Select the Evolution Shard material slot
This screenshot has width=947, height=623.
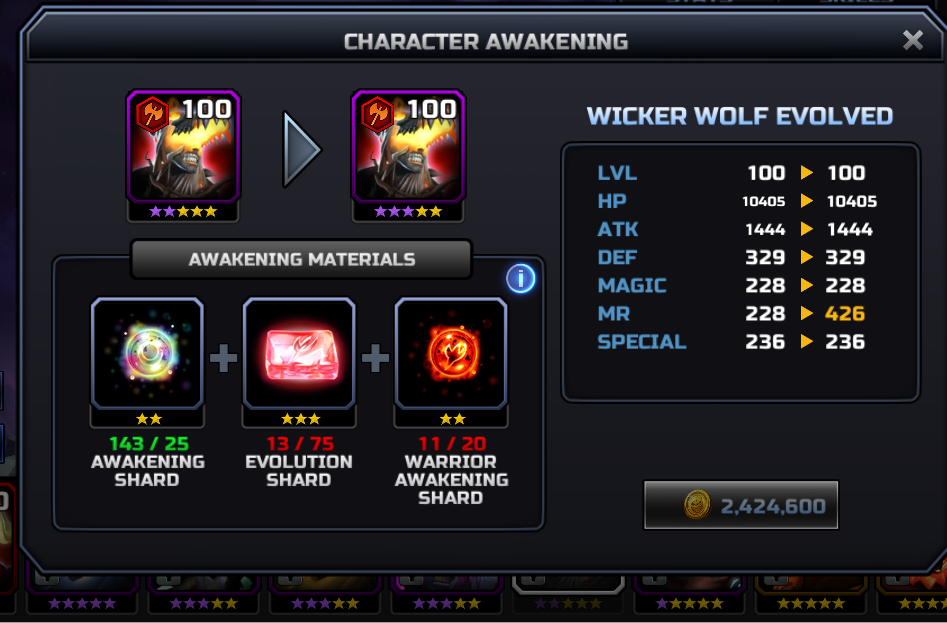(299, 353)
